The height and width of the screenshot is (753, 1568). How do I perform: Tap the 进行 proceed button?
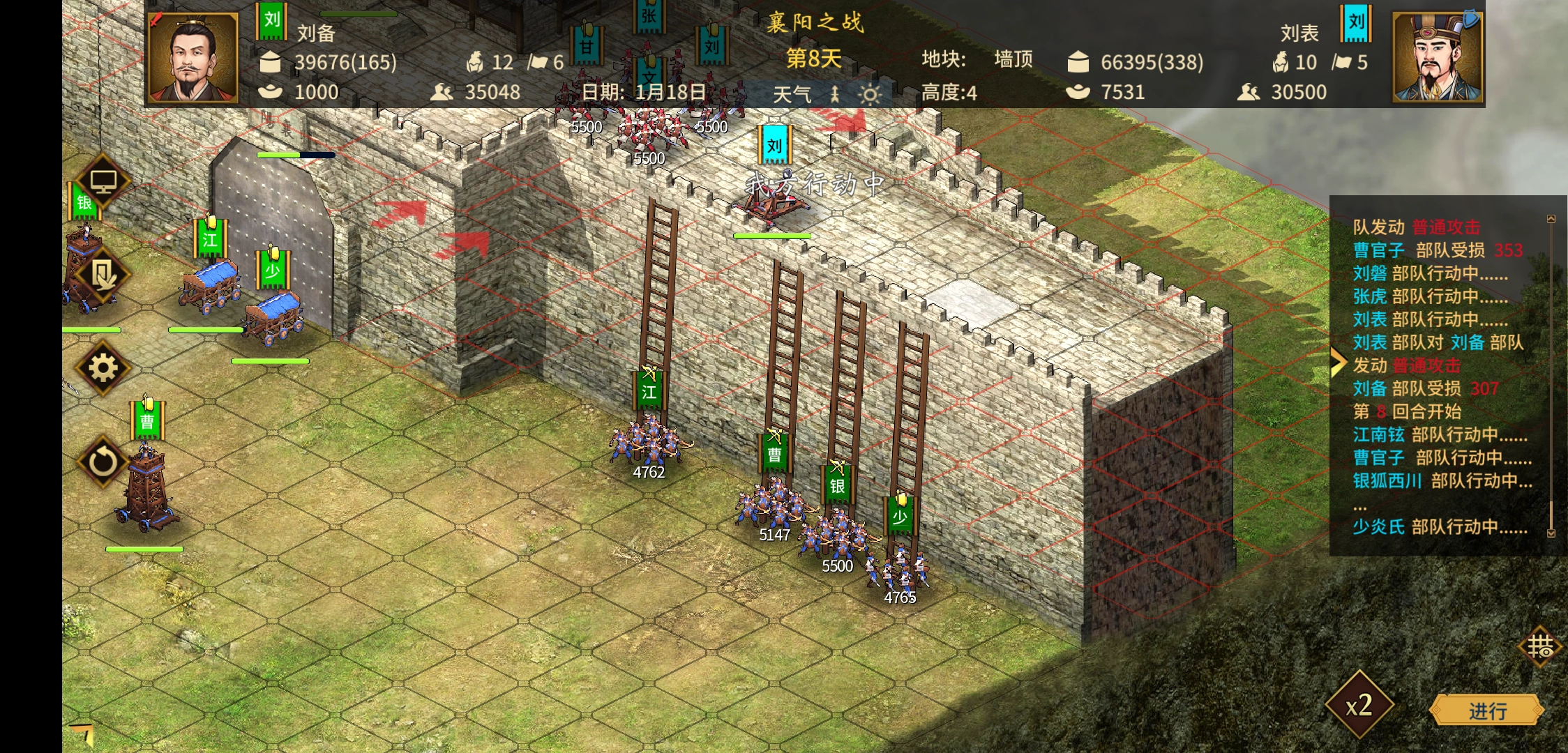point(1487,710)
